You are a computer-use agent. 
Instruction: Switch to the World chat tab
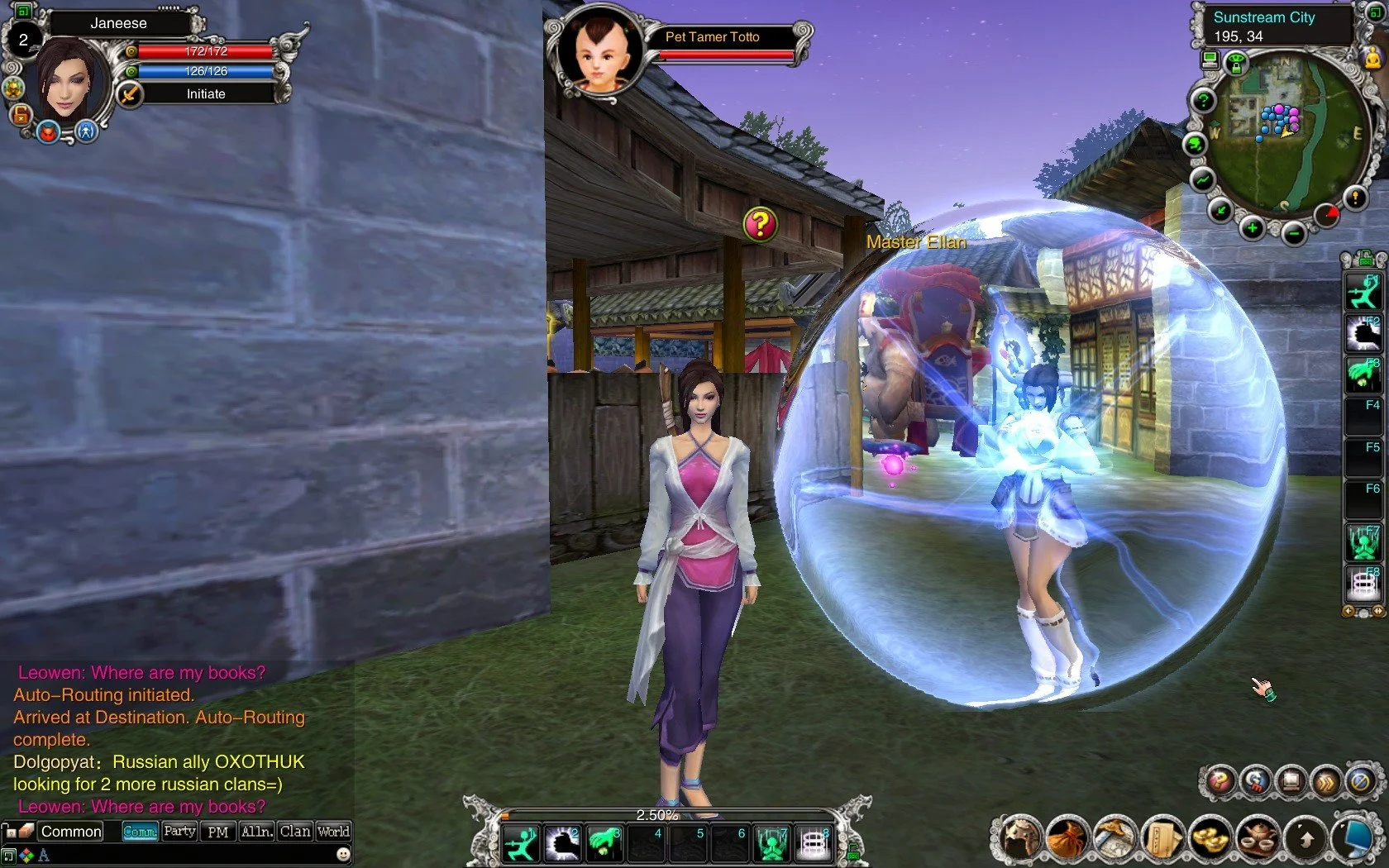click(333, 831)
